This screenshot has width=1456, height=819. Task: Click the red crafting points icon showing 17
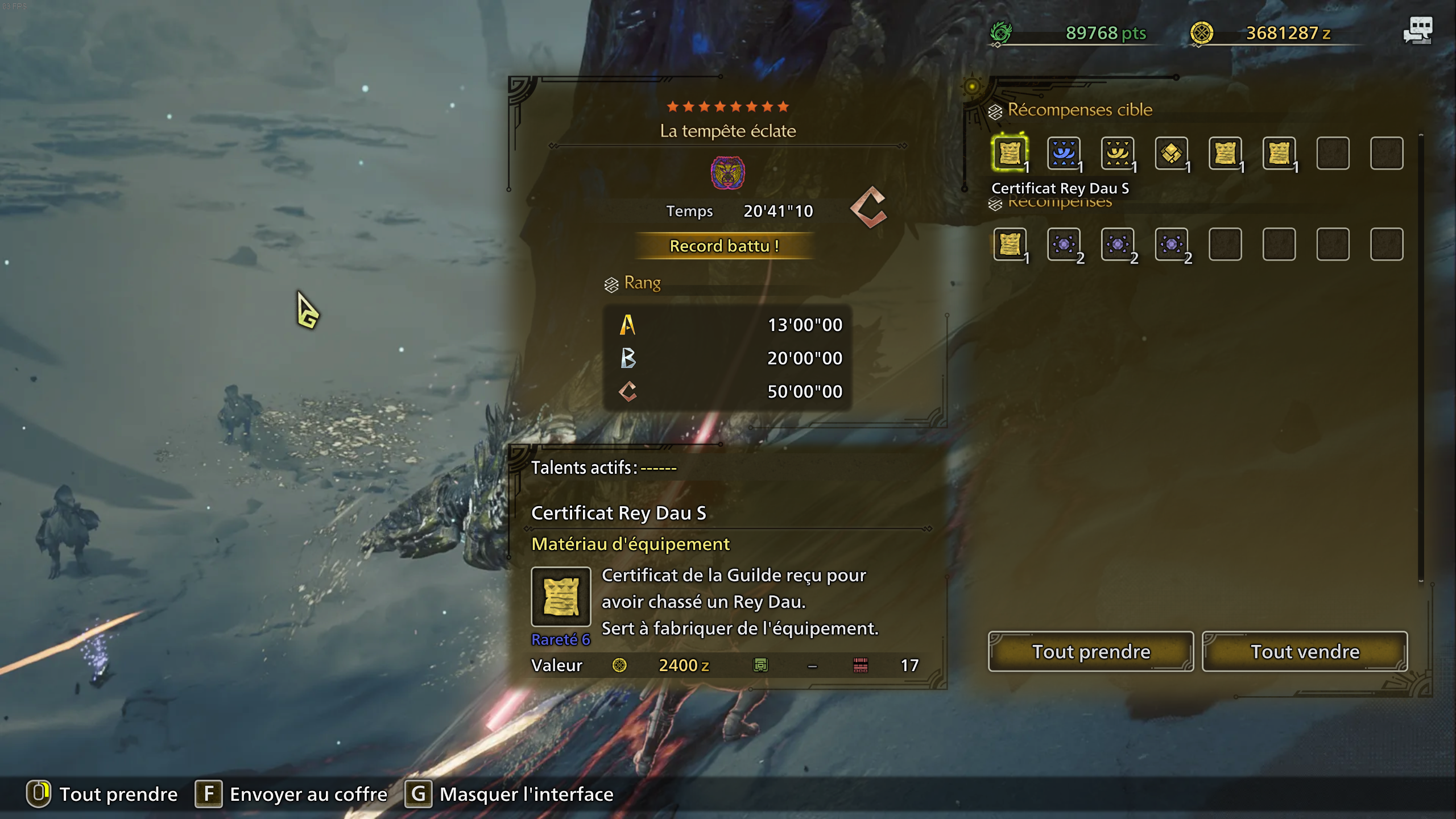pos(860,665)
